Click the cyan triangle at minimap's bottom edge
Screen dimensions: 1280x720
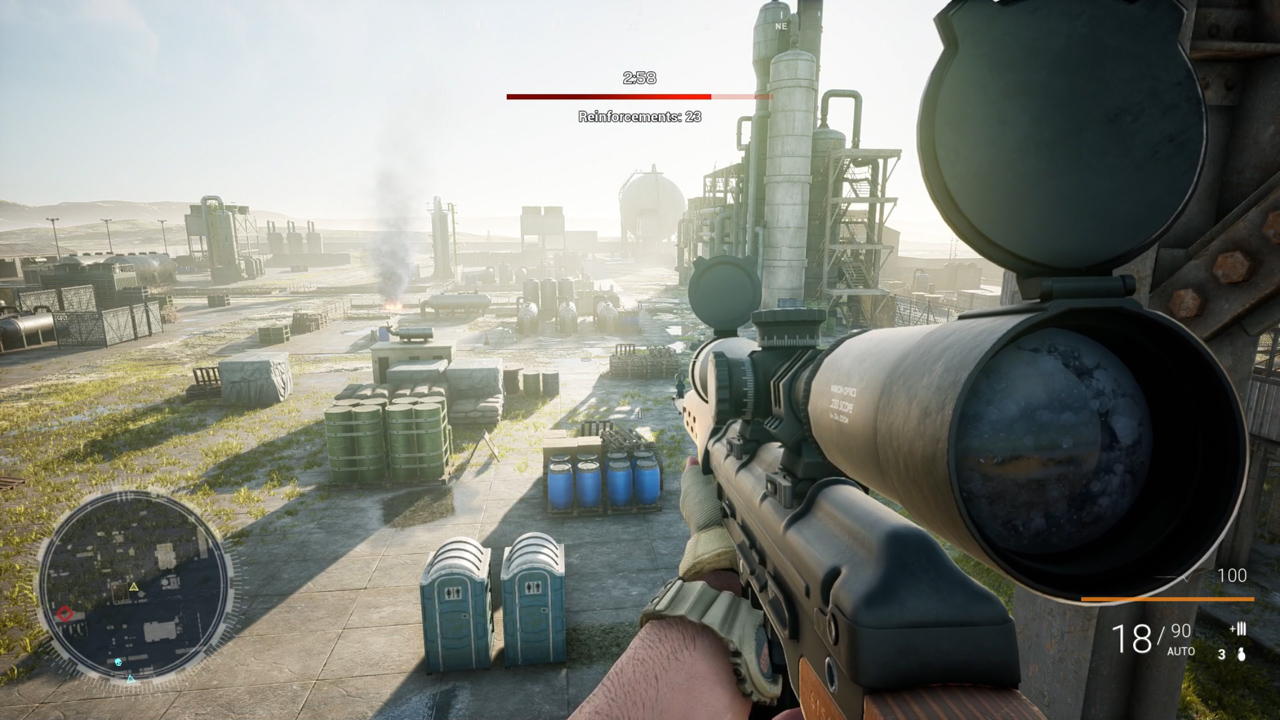click(130, 679)
